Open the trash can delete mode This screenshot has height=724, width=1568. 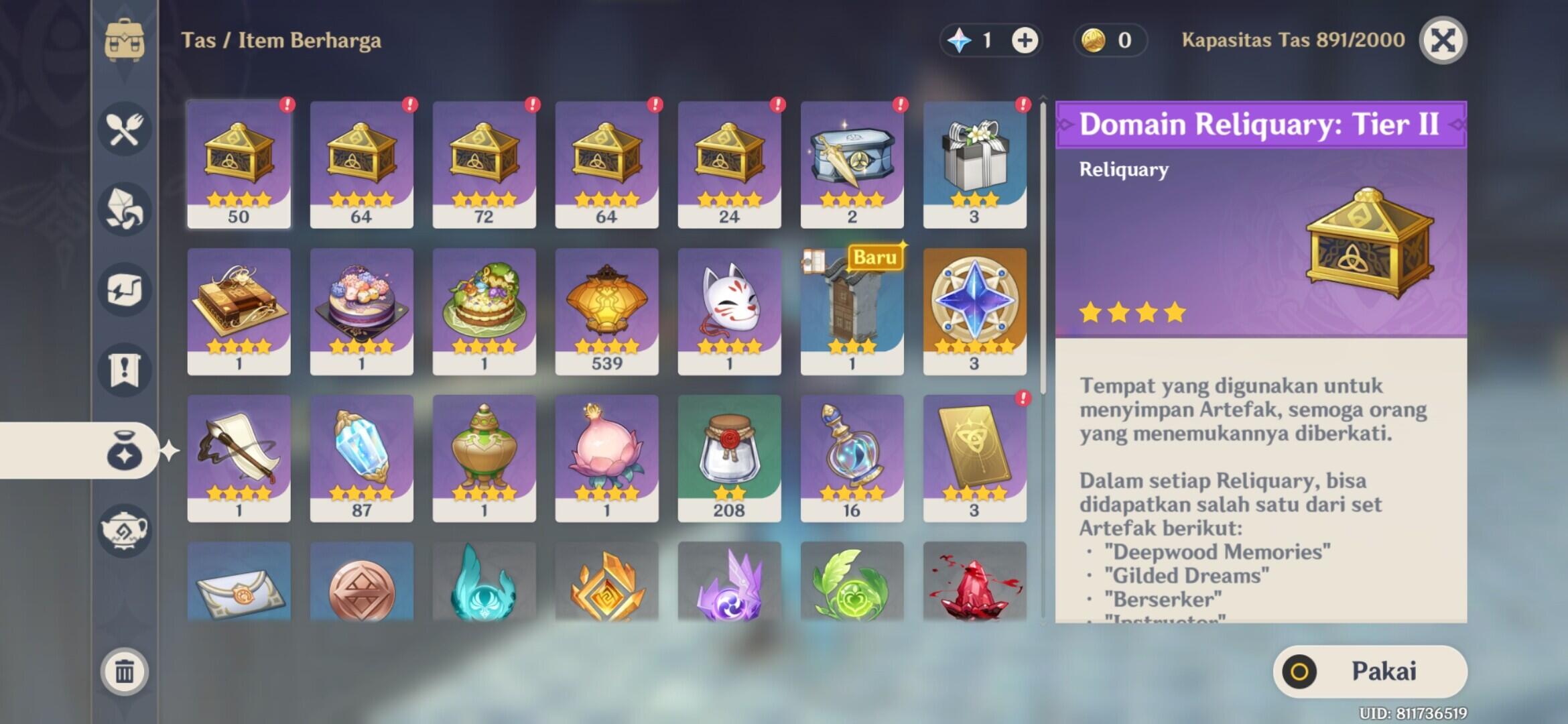click(x=125, y=671)
